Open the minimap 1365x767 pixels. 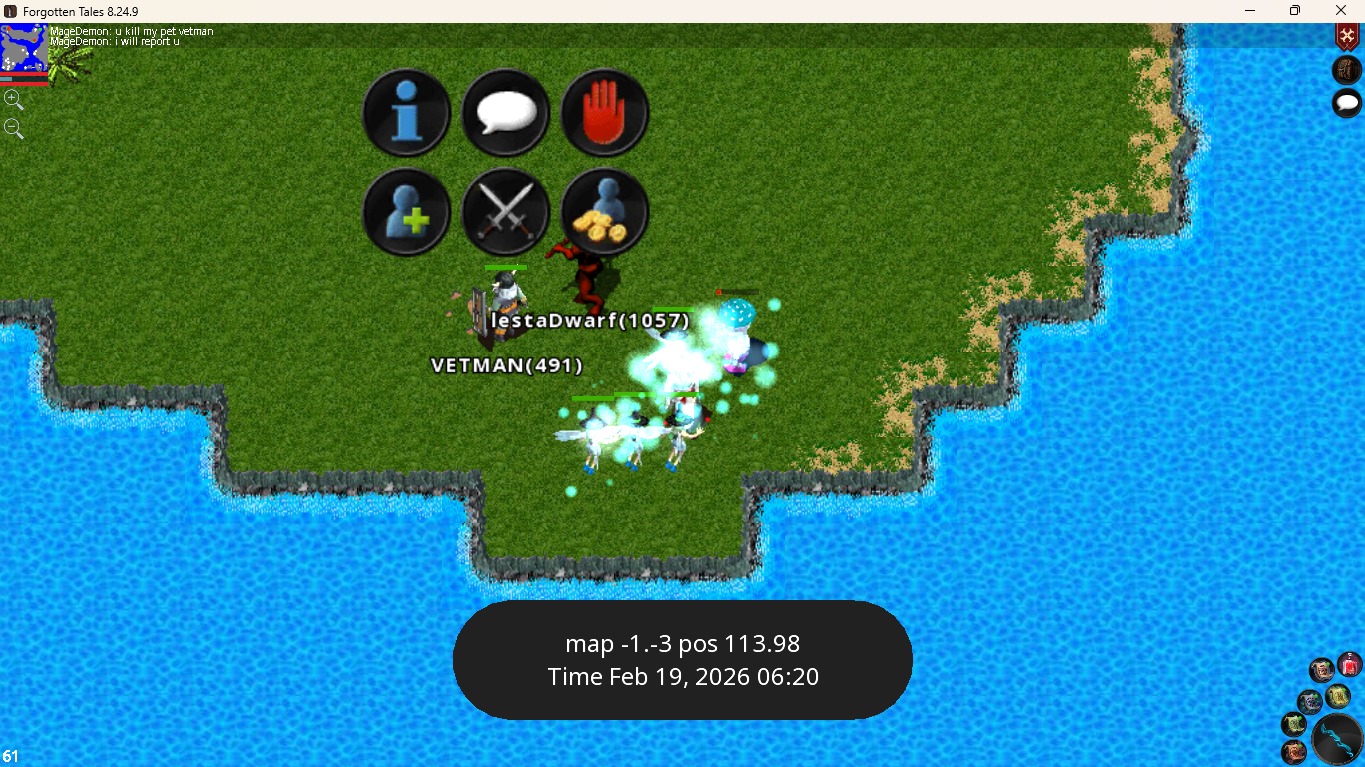[23, 47]
